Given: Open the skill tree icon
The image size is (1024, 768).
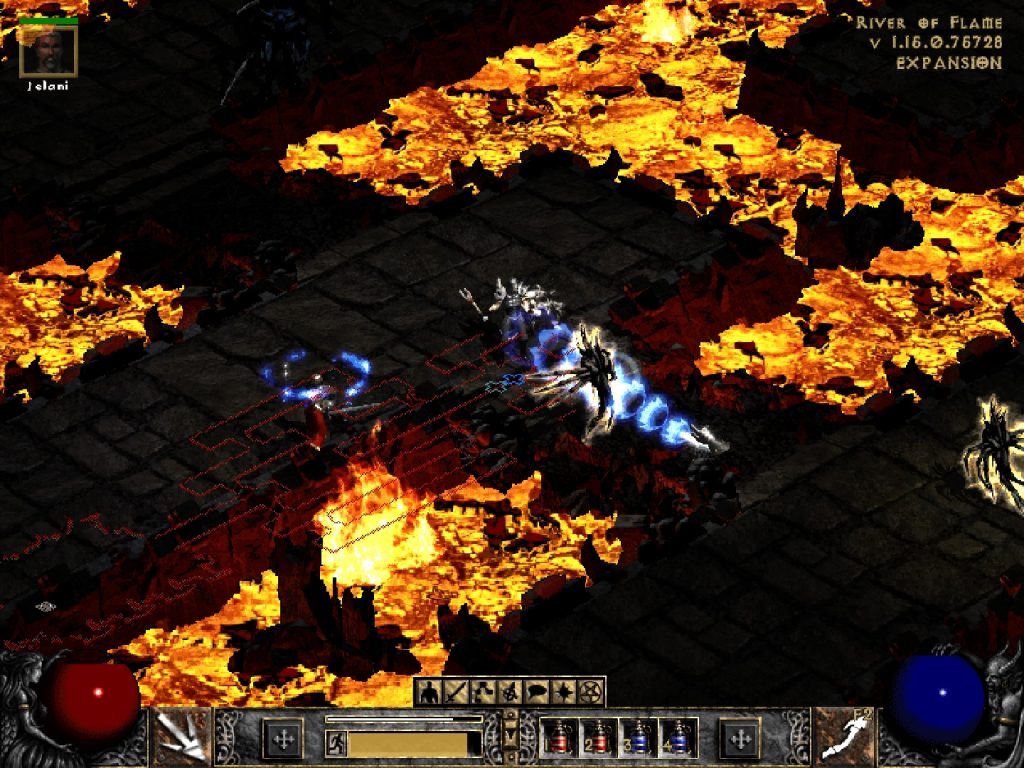Looking at the screenshot, I should tap(481, 691).
